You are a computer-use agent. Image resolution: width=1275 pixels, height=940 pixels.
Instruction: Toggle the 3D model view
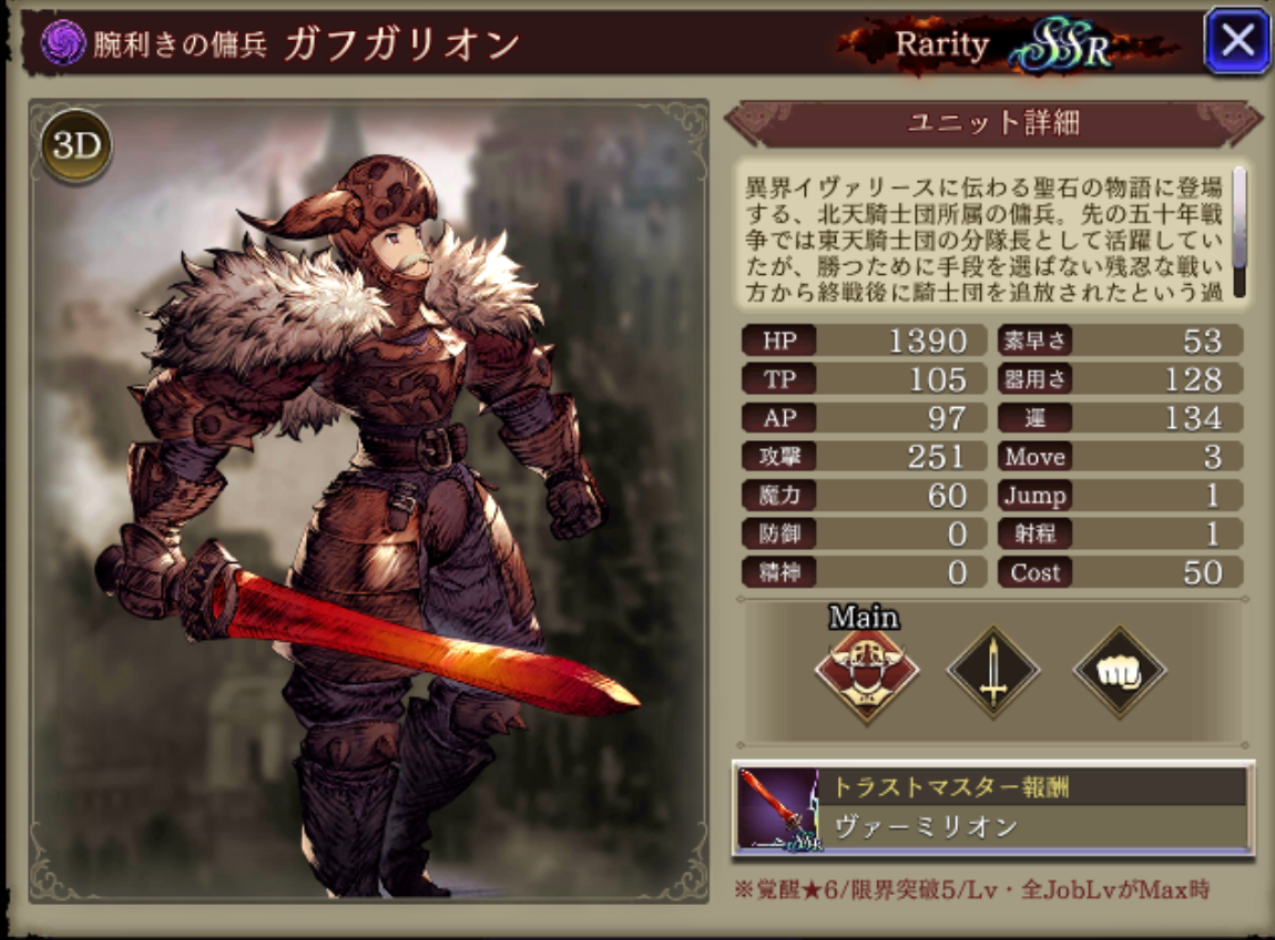(76, 146)
